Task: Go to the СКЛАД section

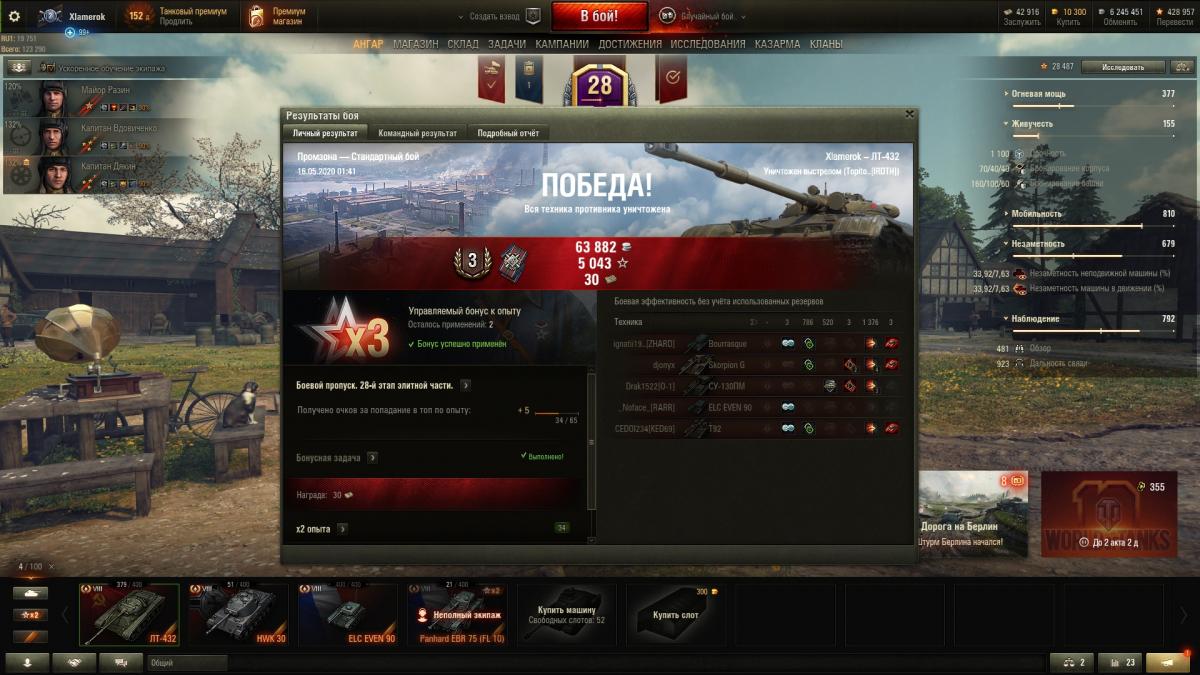Action: (463, 44)
